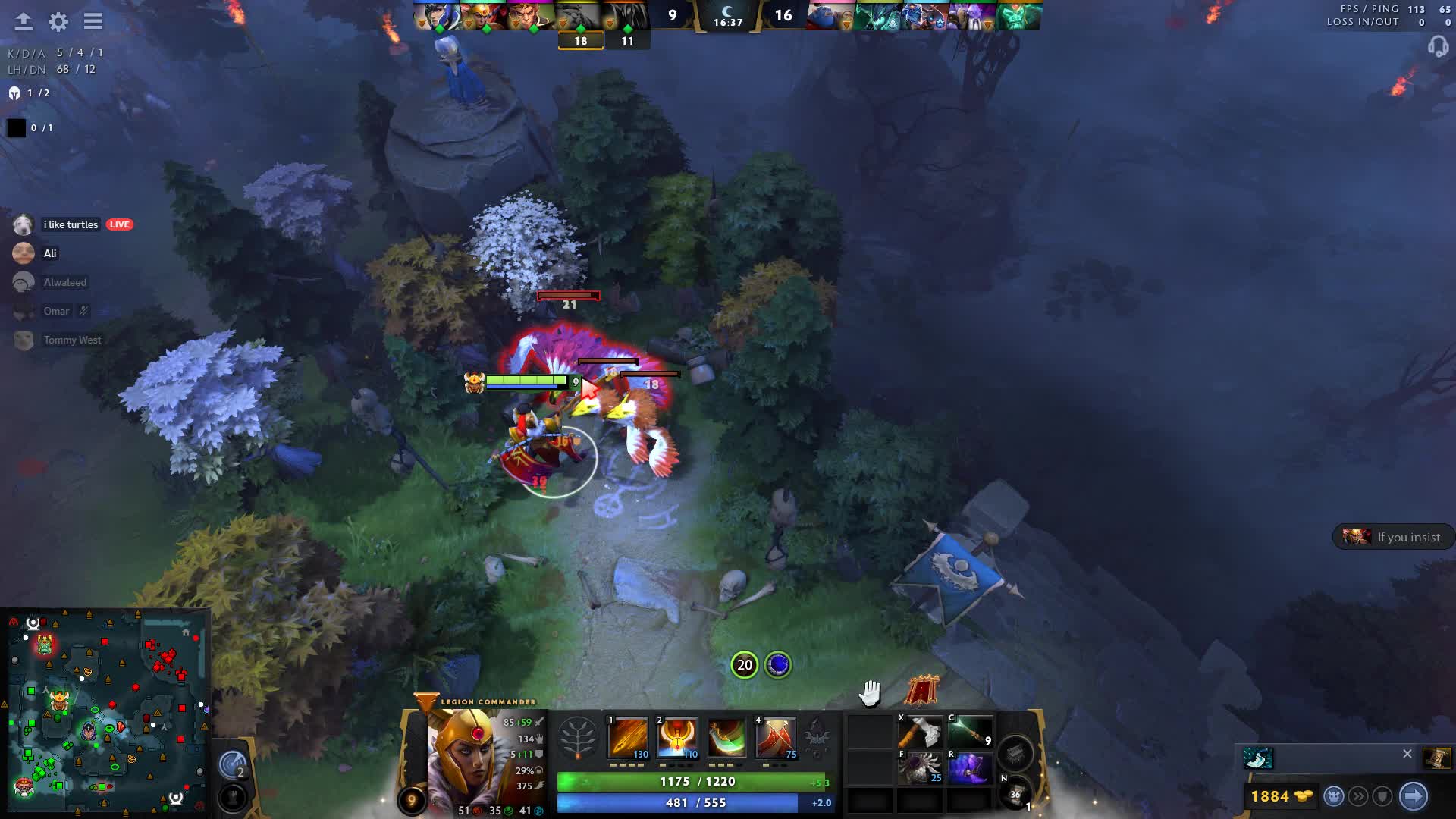Activate the Blade Mail item
The image size is (1456, 819).
[x=920, y=768]
